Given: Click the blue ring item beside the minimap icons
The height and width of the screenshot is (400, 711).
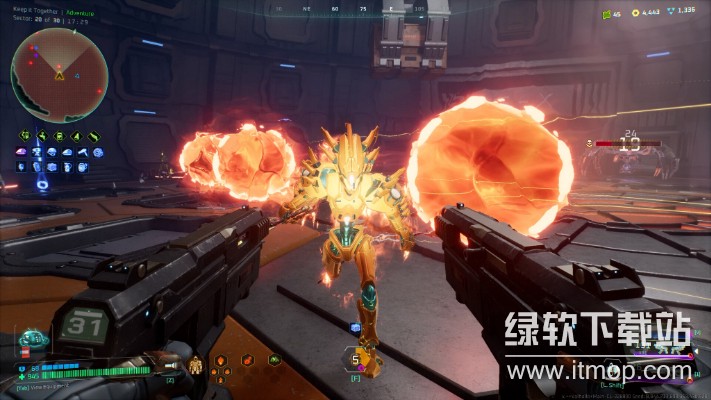Looking at the screenshot, I should click(x=40, y=184).
